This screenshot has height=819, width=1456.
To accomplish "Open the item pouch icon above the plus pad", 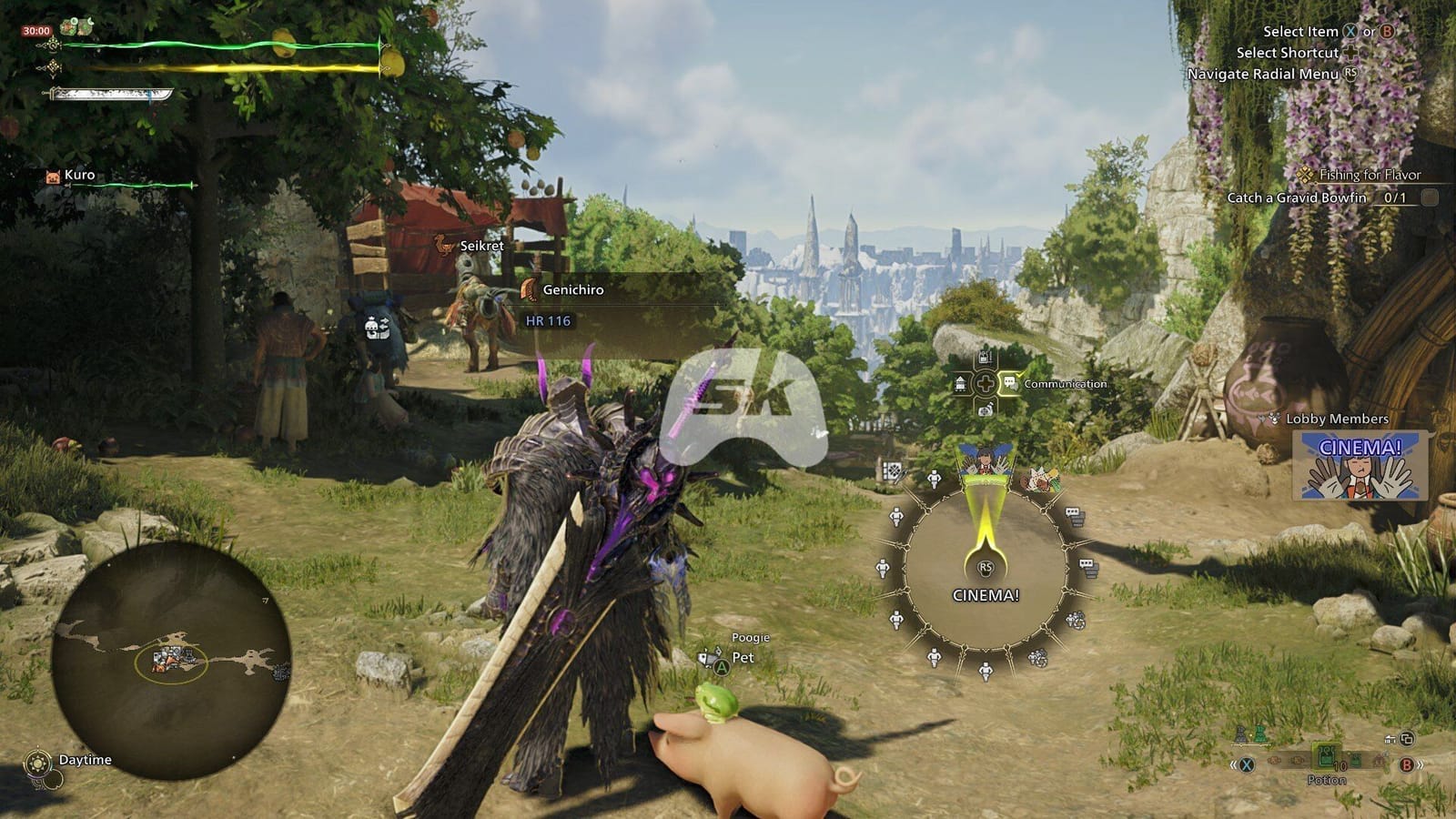I will coord(985,357).
